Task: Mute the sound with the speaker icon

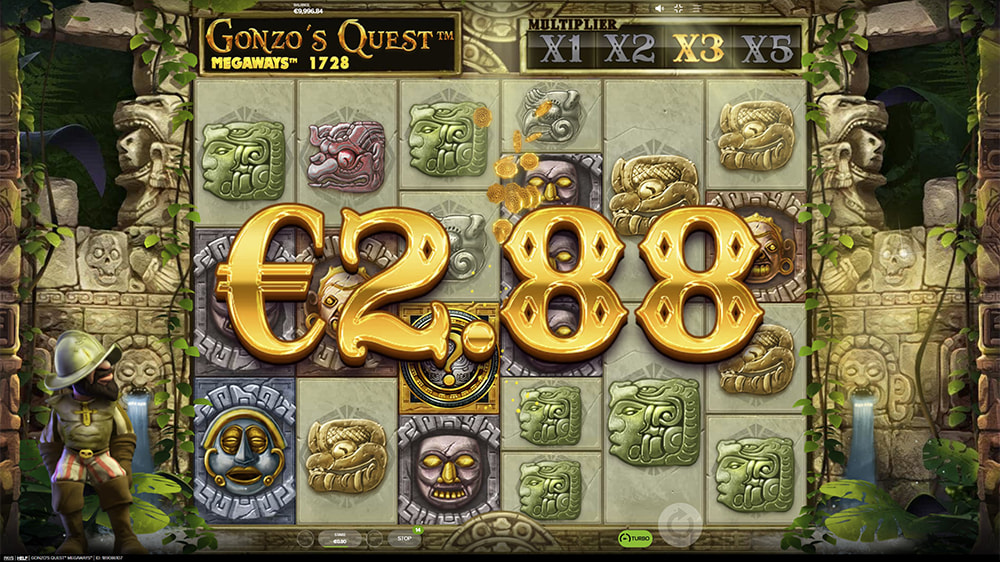Action: click(x=658, y=8)
